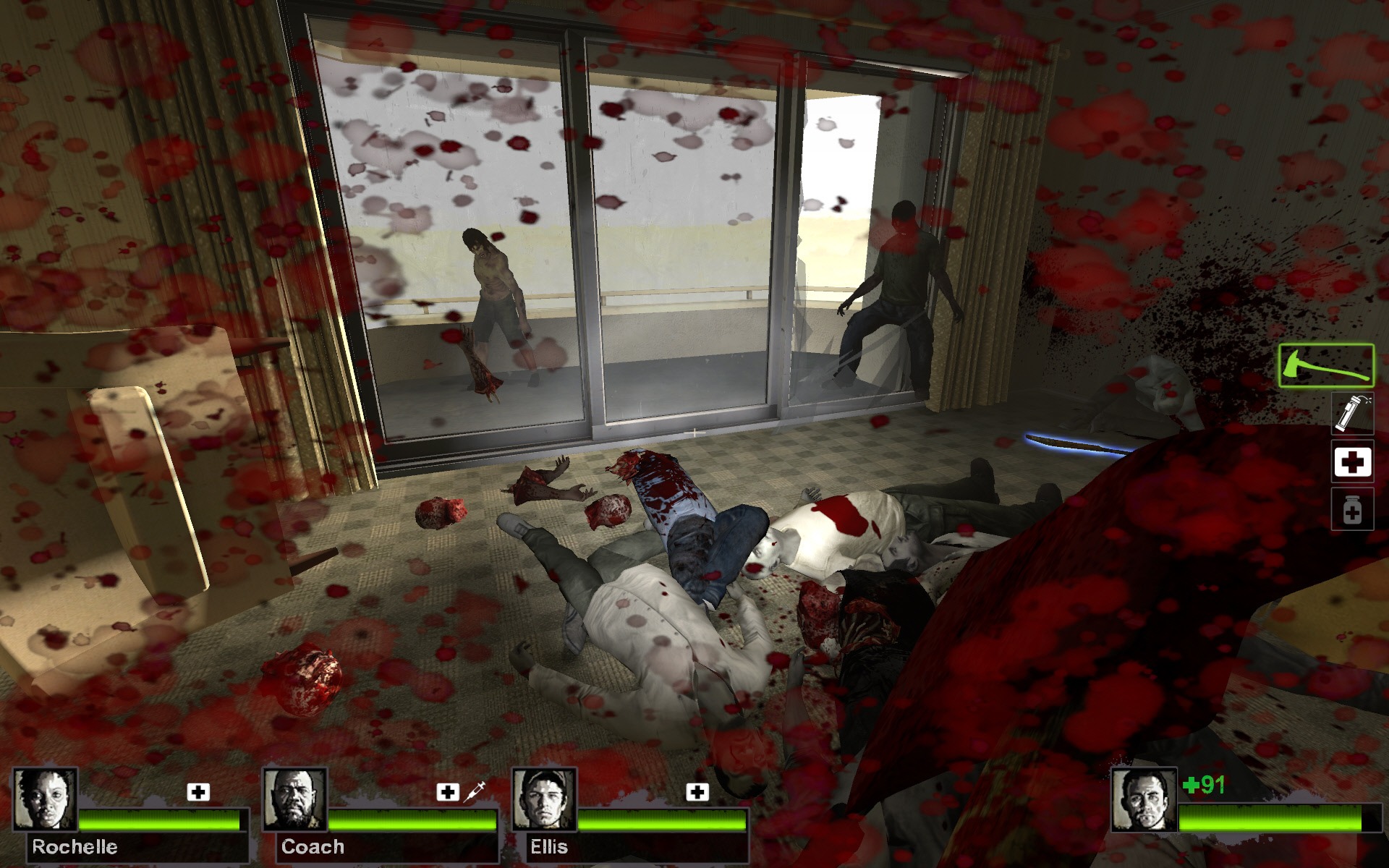Switch to the pipe bomb slot
This screenshot has width=1389, height=868.
(x=1352, y=414)
